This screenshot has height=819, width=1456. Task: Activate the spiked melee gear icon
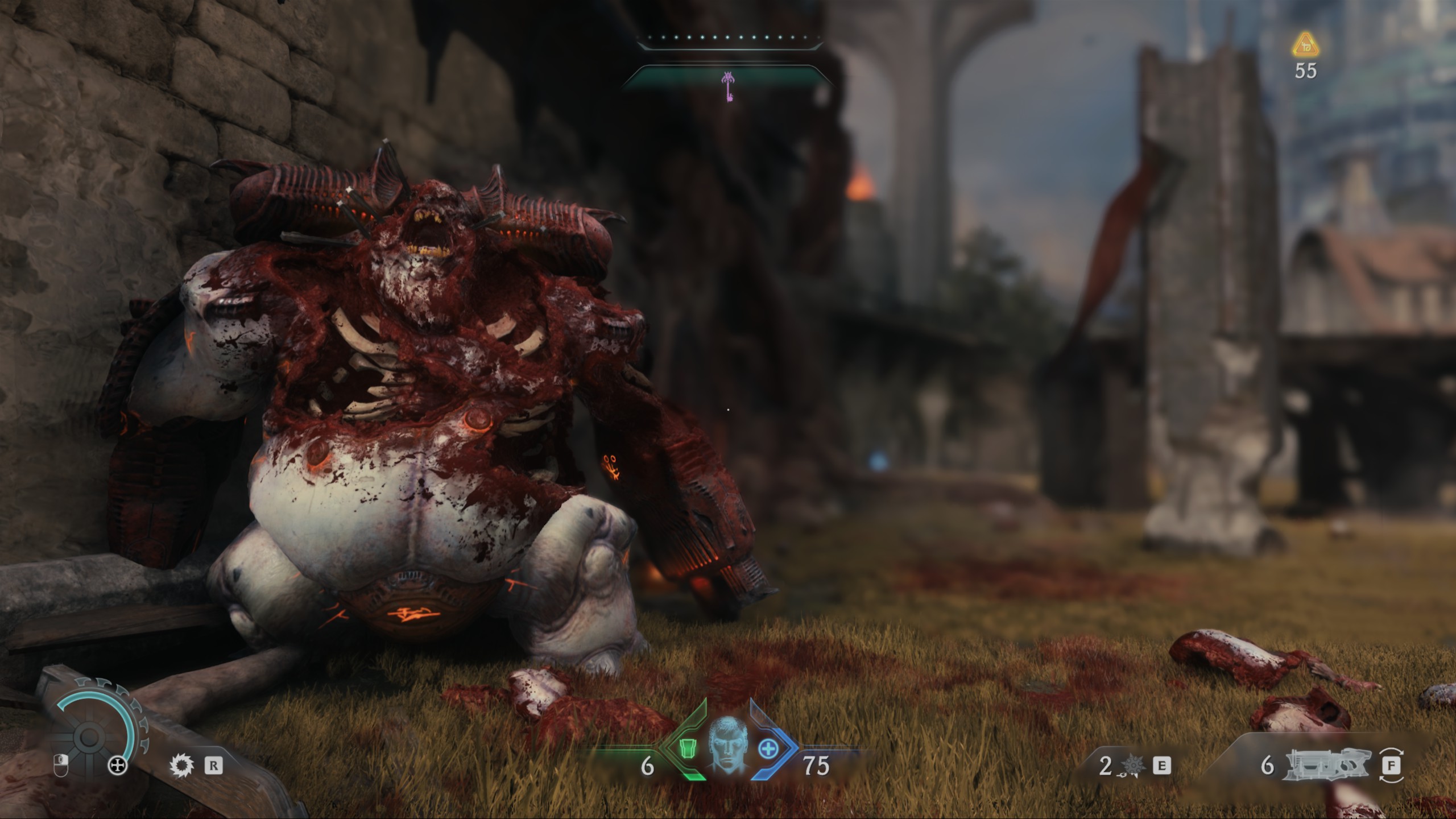pyautogui.click(x=181, y=766)
